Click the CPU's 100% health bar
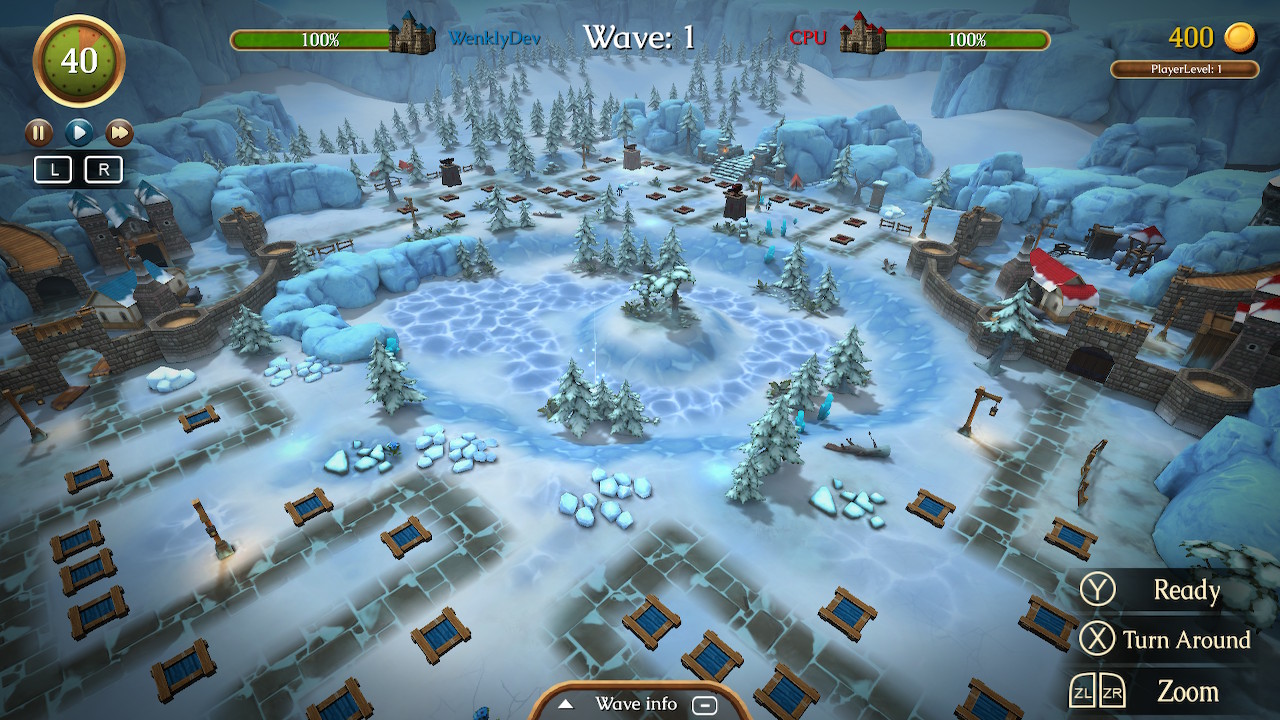 [968, 40]
